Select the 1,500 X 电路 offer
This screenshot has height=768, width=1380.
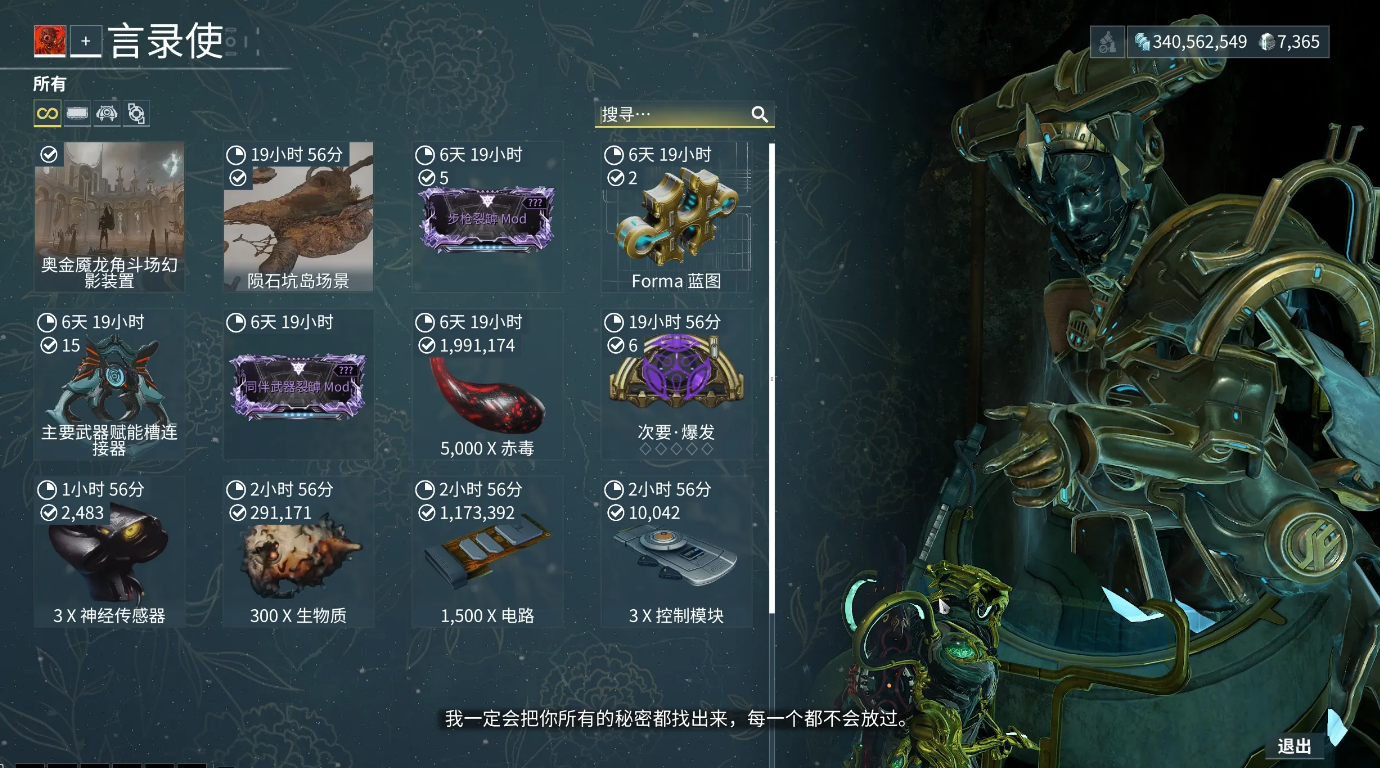(487, 552)
